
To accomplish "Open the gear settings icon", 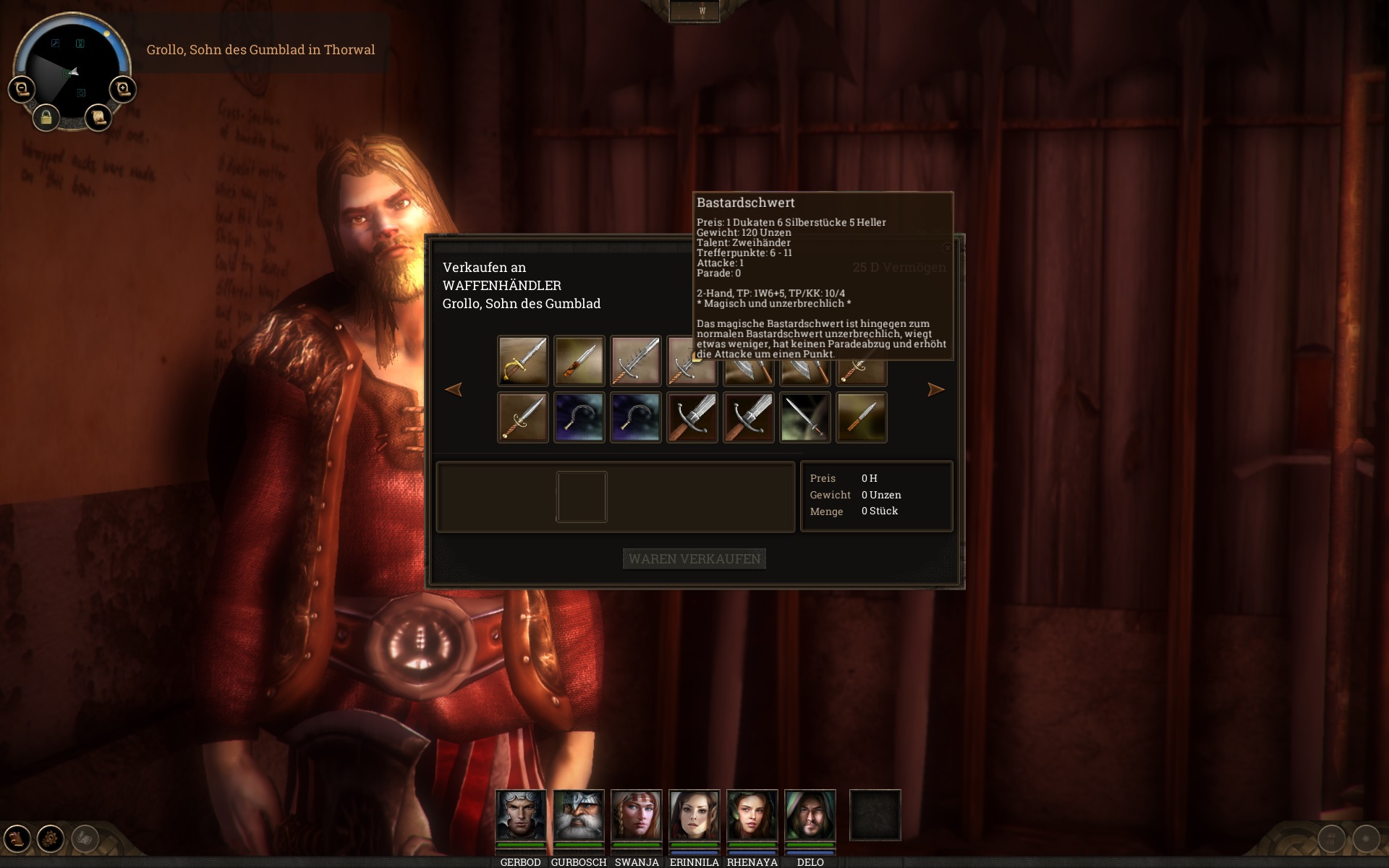I will tap(51, 838).
